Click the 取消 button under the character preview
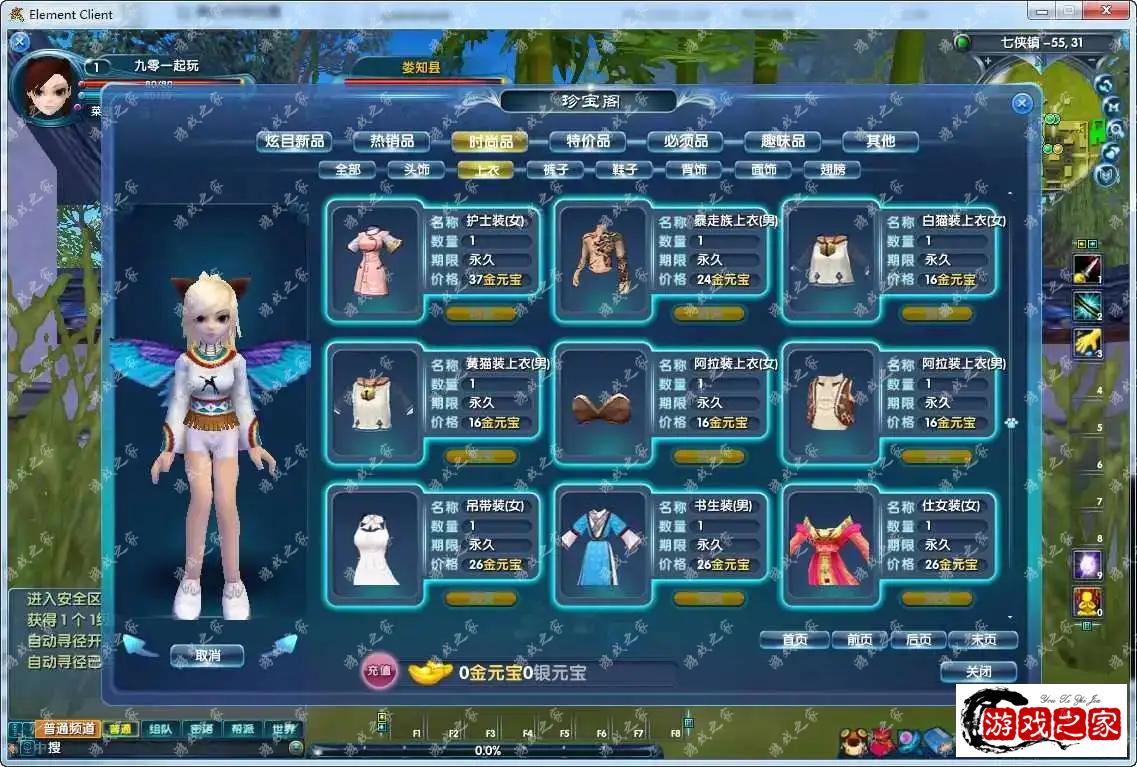1137x767 pixels. pos(207,656)
